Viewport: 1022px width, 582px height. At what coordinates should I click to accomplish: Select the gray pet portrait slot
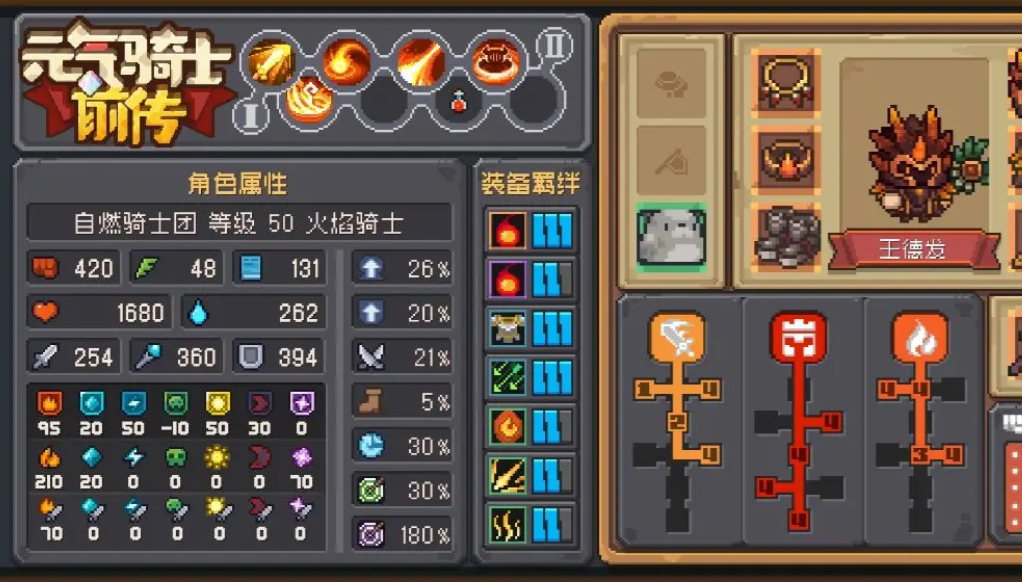(671, 236)
